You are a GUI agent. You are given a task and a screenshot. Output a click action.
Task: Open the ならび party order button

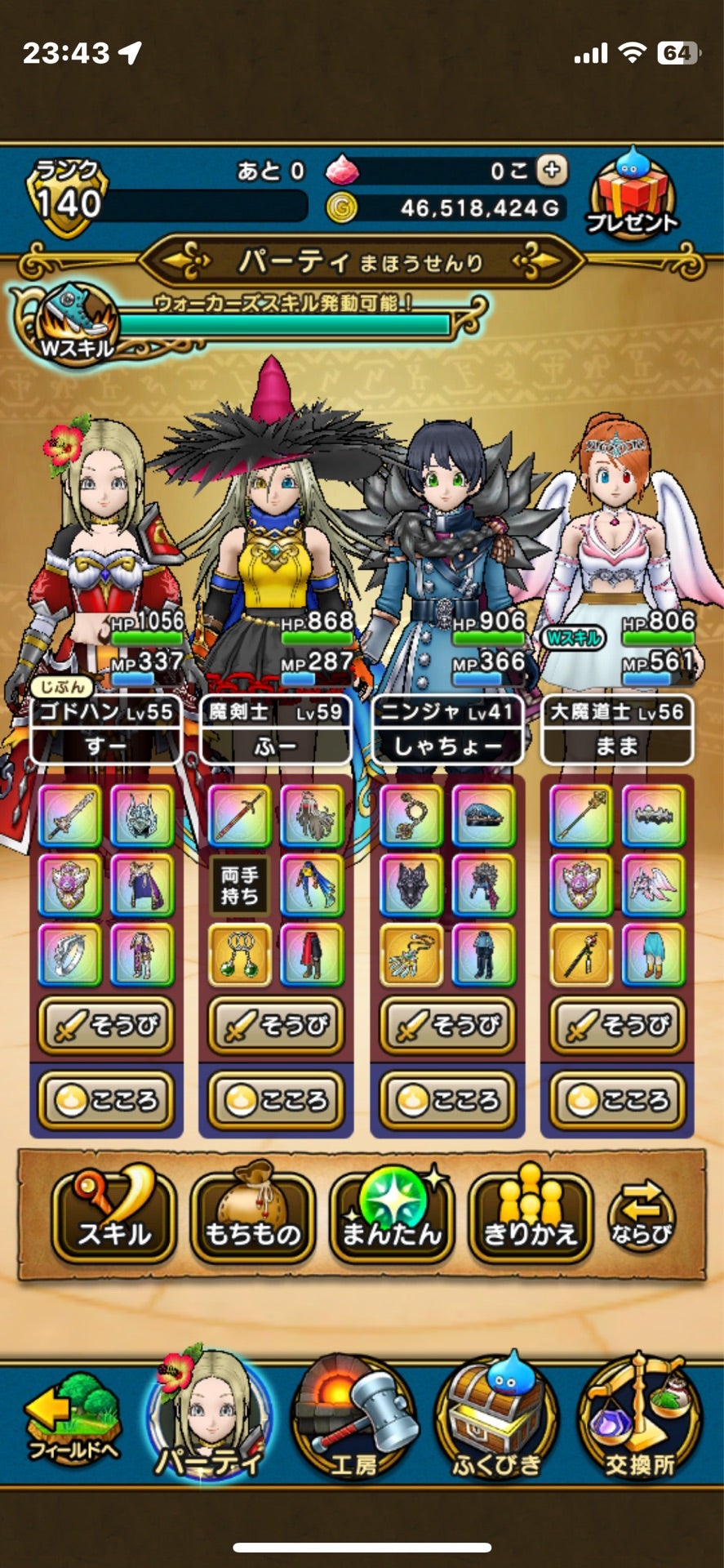642,1218
